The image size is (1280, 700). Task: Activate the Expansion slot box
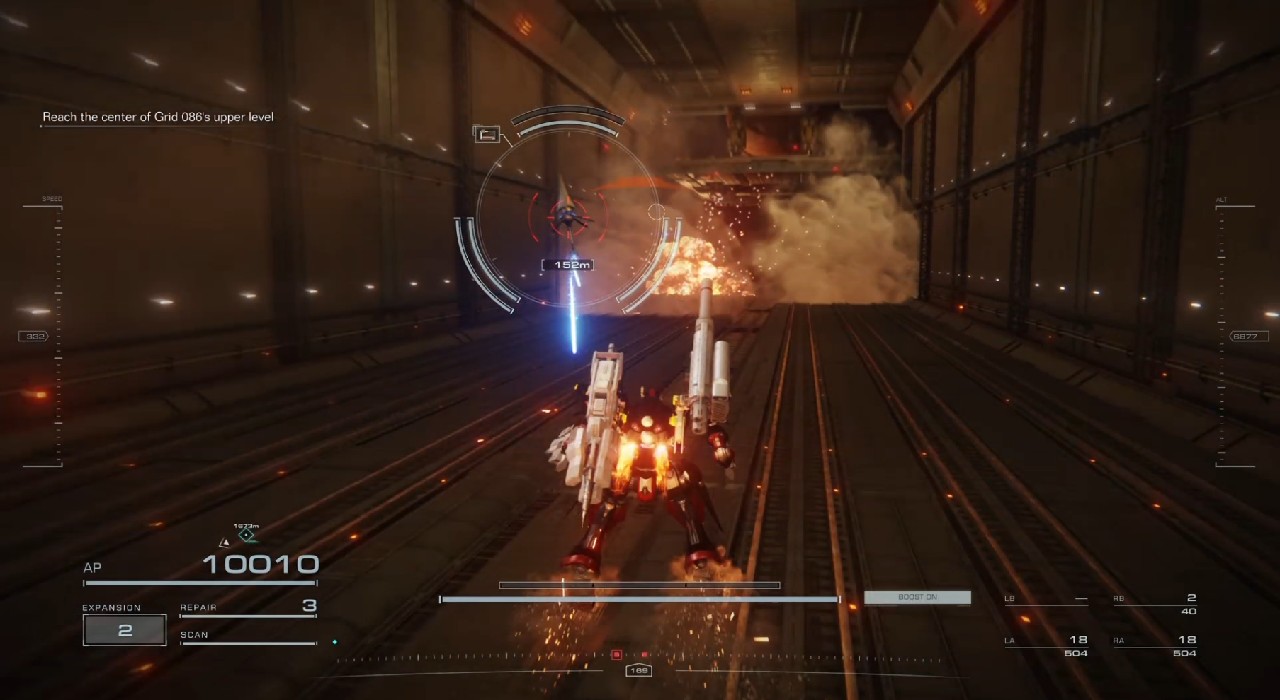pyautogui.click(x=125, y=630)
